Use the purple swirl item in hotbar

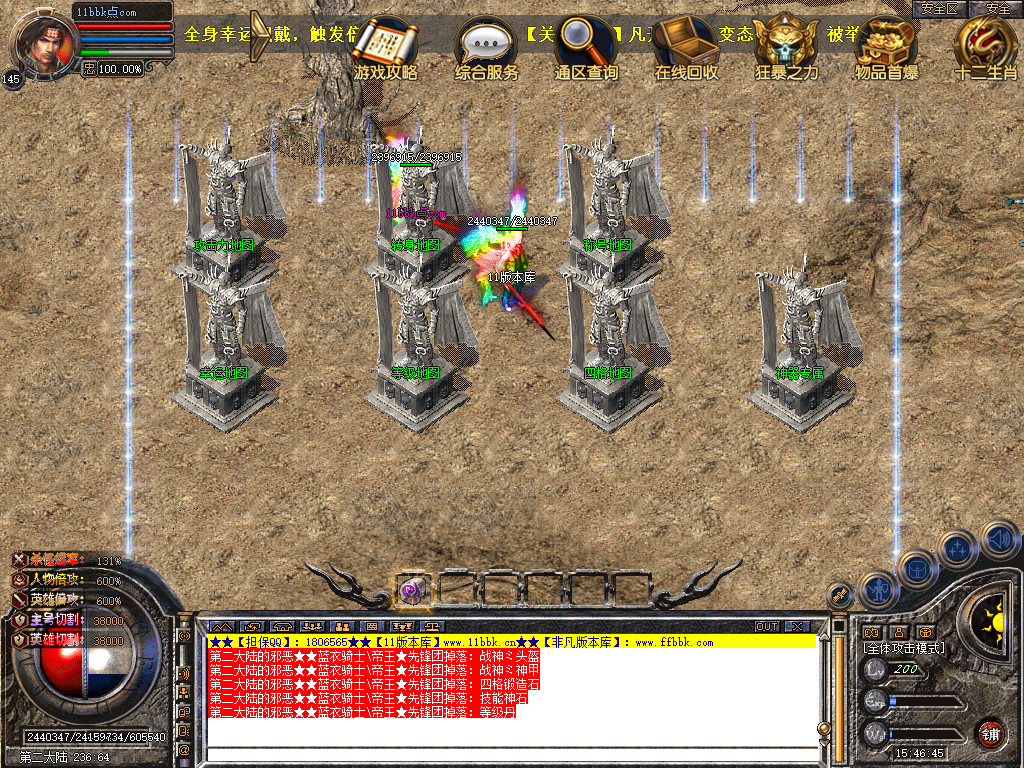click(412, 590)
